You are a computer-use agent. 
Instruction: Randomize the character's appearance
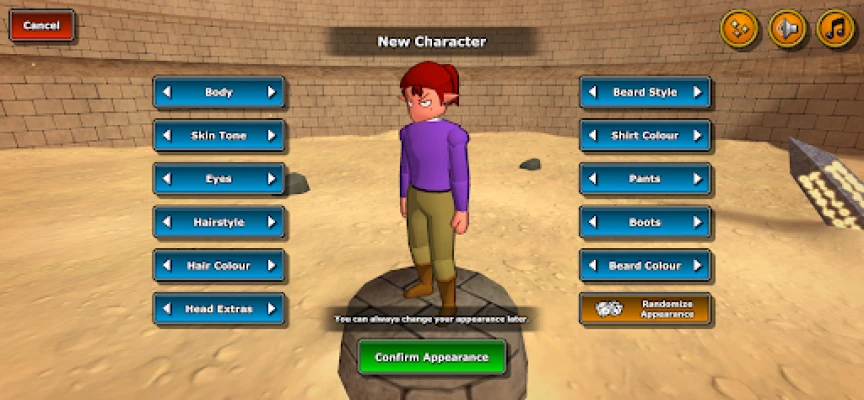646,309
